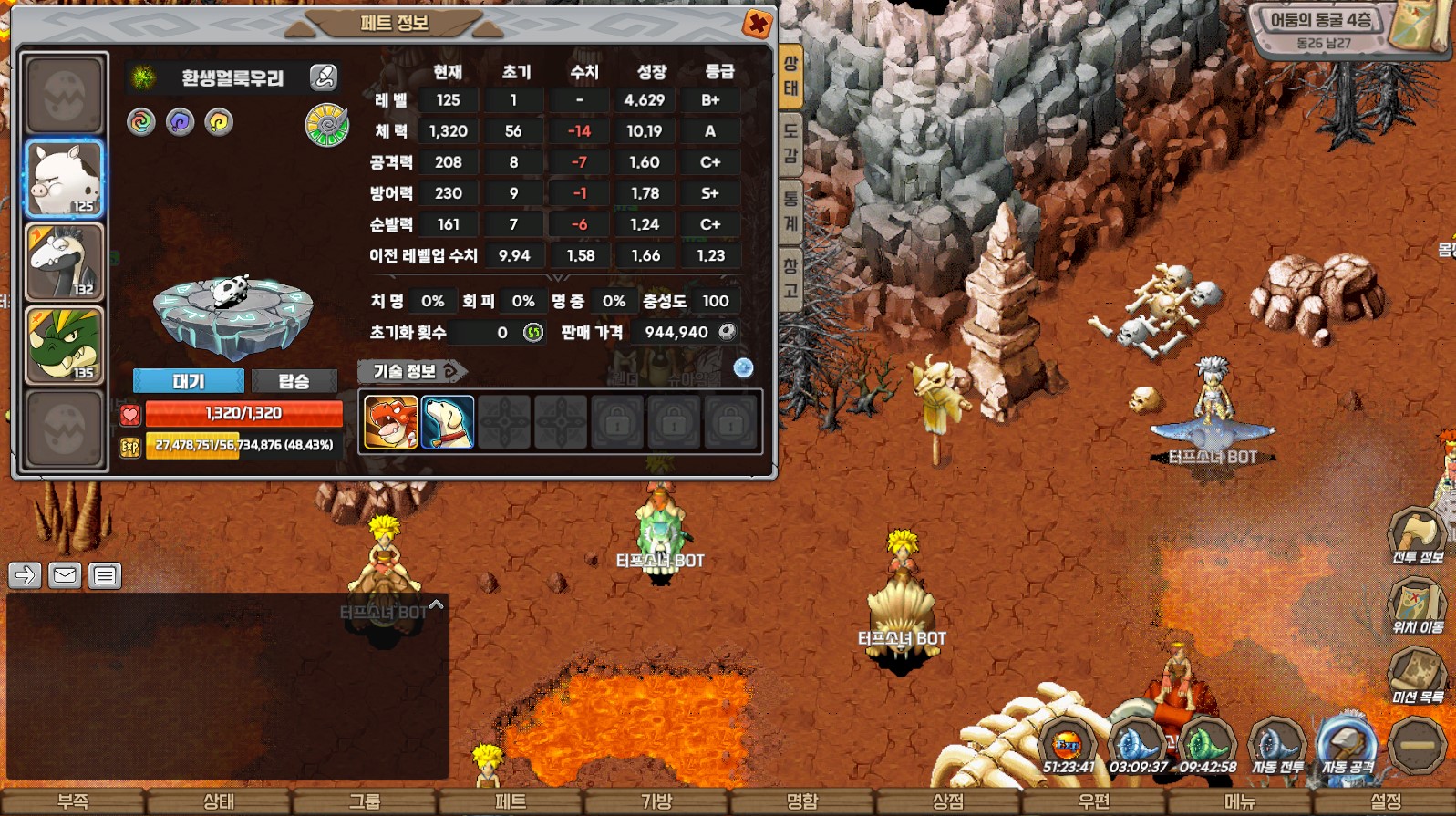Open the 가방 bag menu
The width and height of the screenshot is (1456, 816).
(x=656, y=801)
